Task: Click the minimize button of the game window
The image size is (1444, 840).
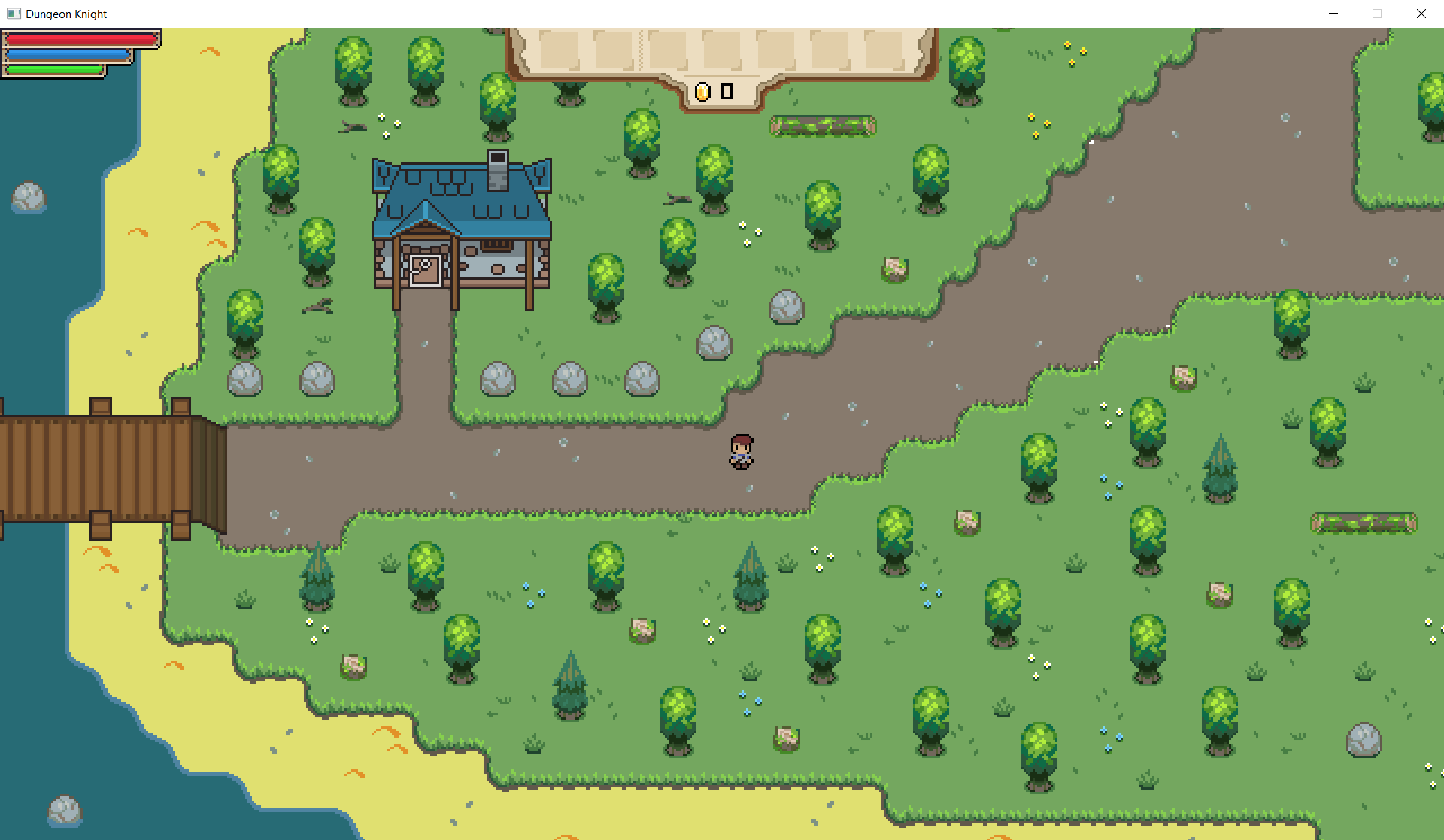Action: (1333, 14)
